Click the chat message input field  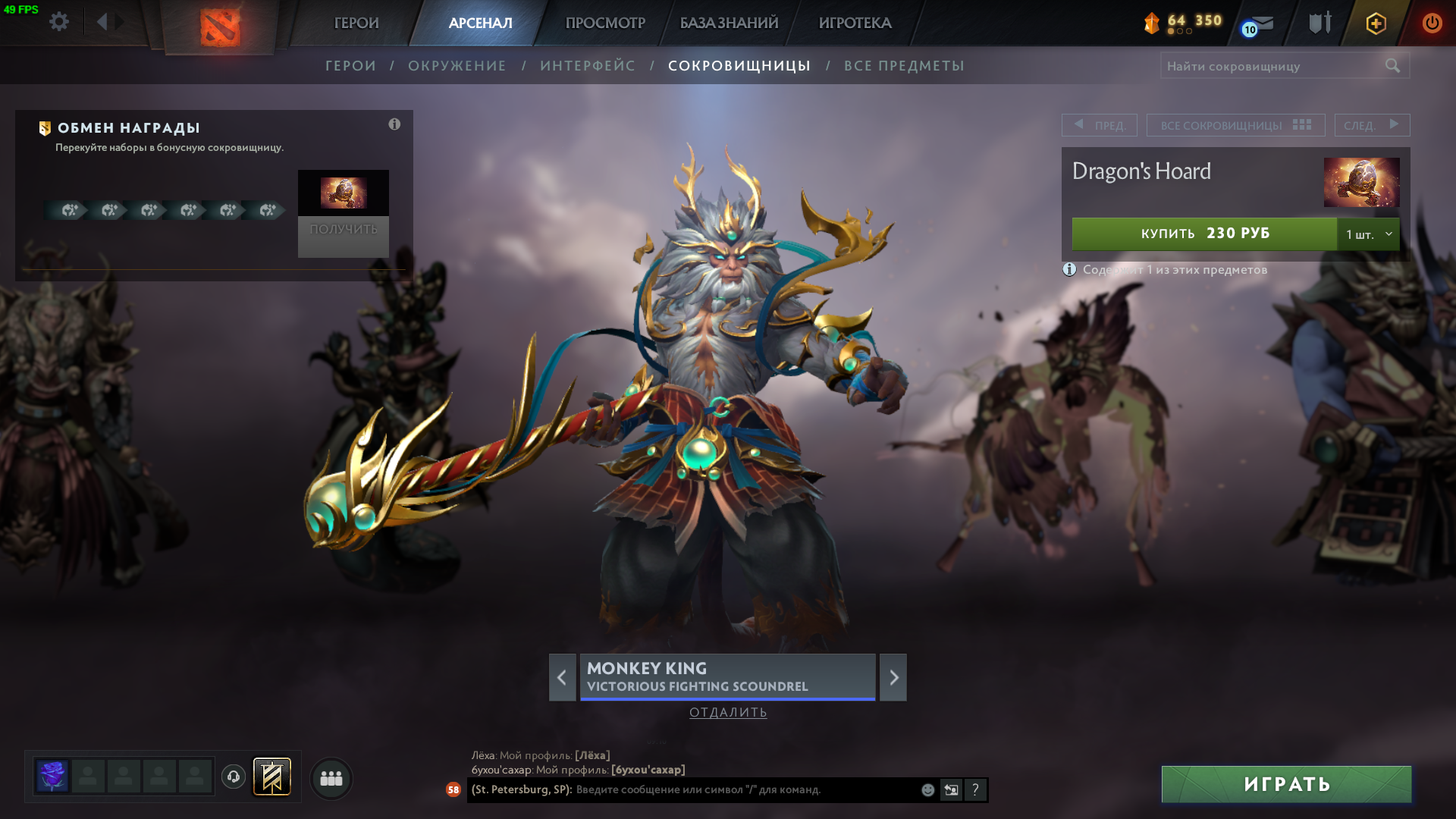coord(743,789)
